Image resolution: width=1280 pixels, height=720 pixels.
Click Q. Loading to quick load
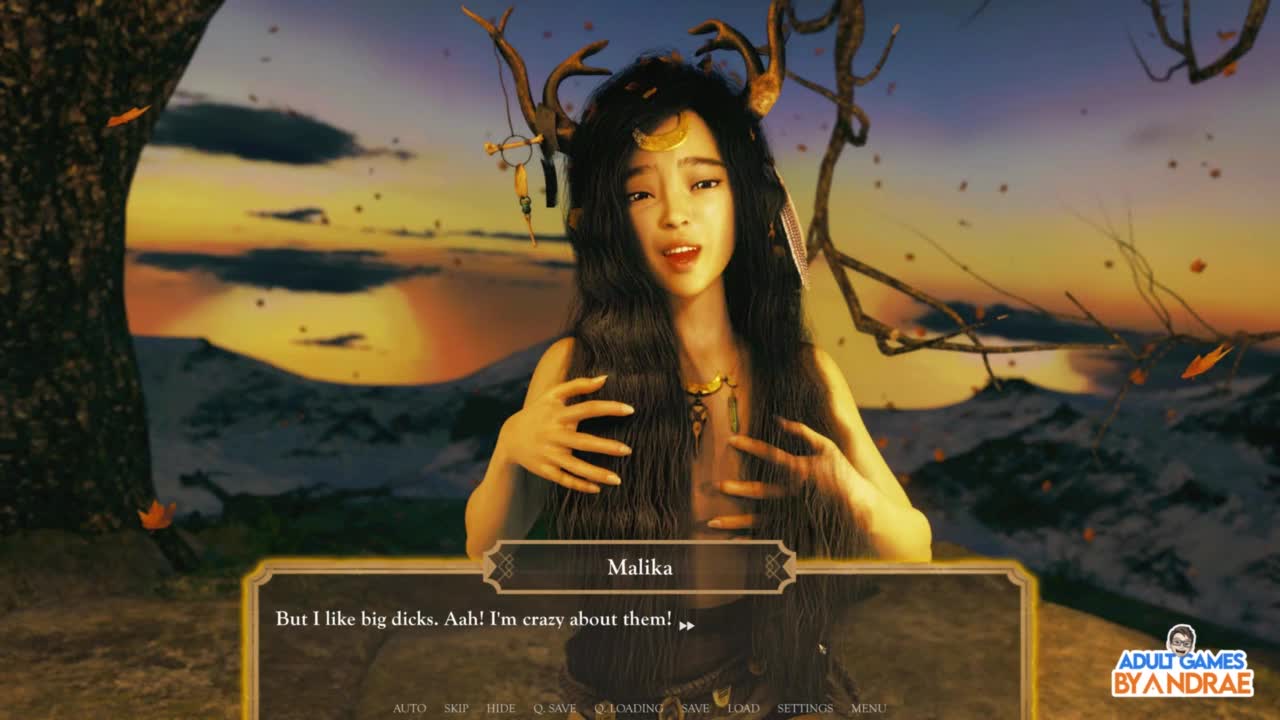click(x=628, y=708)
